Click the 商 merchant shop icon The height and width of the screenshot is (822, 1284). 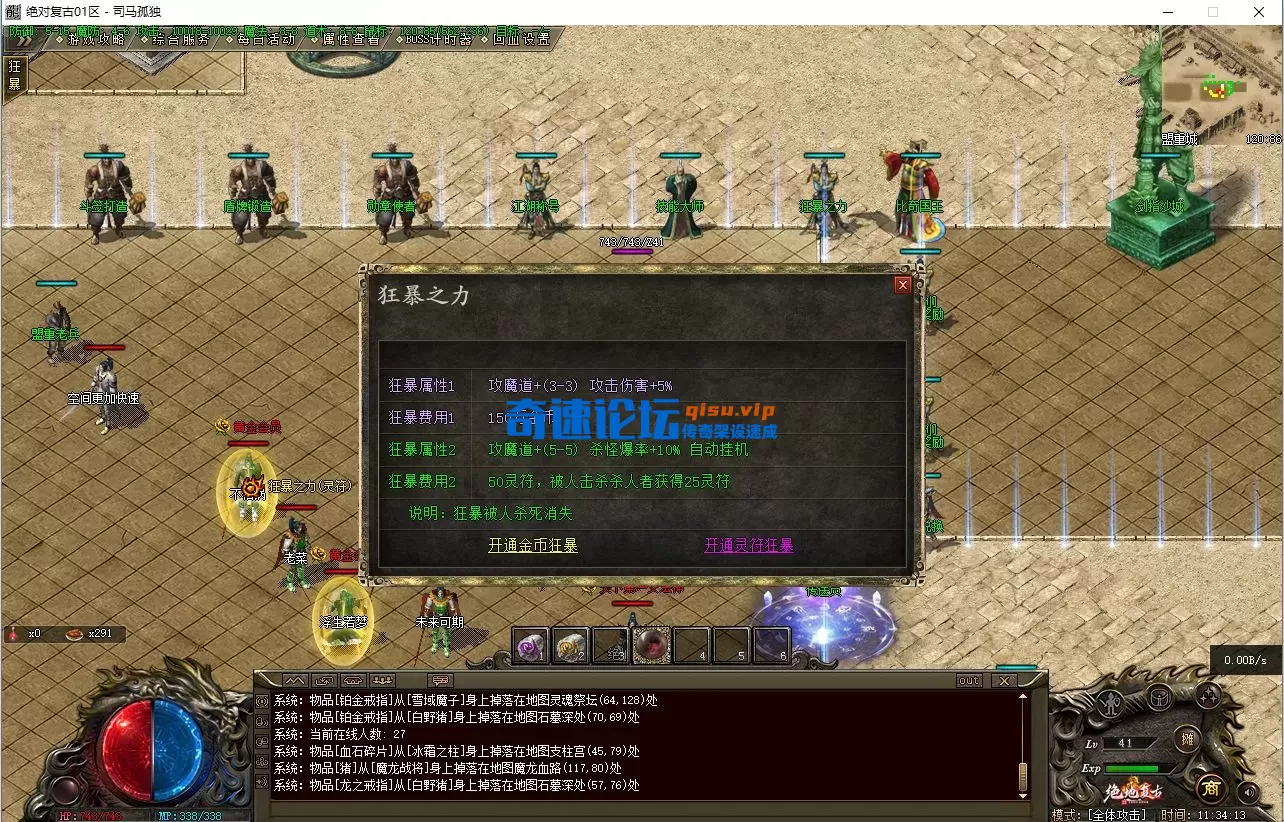coord(1211,789)
